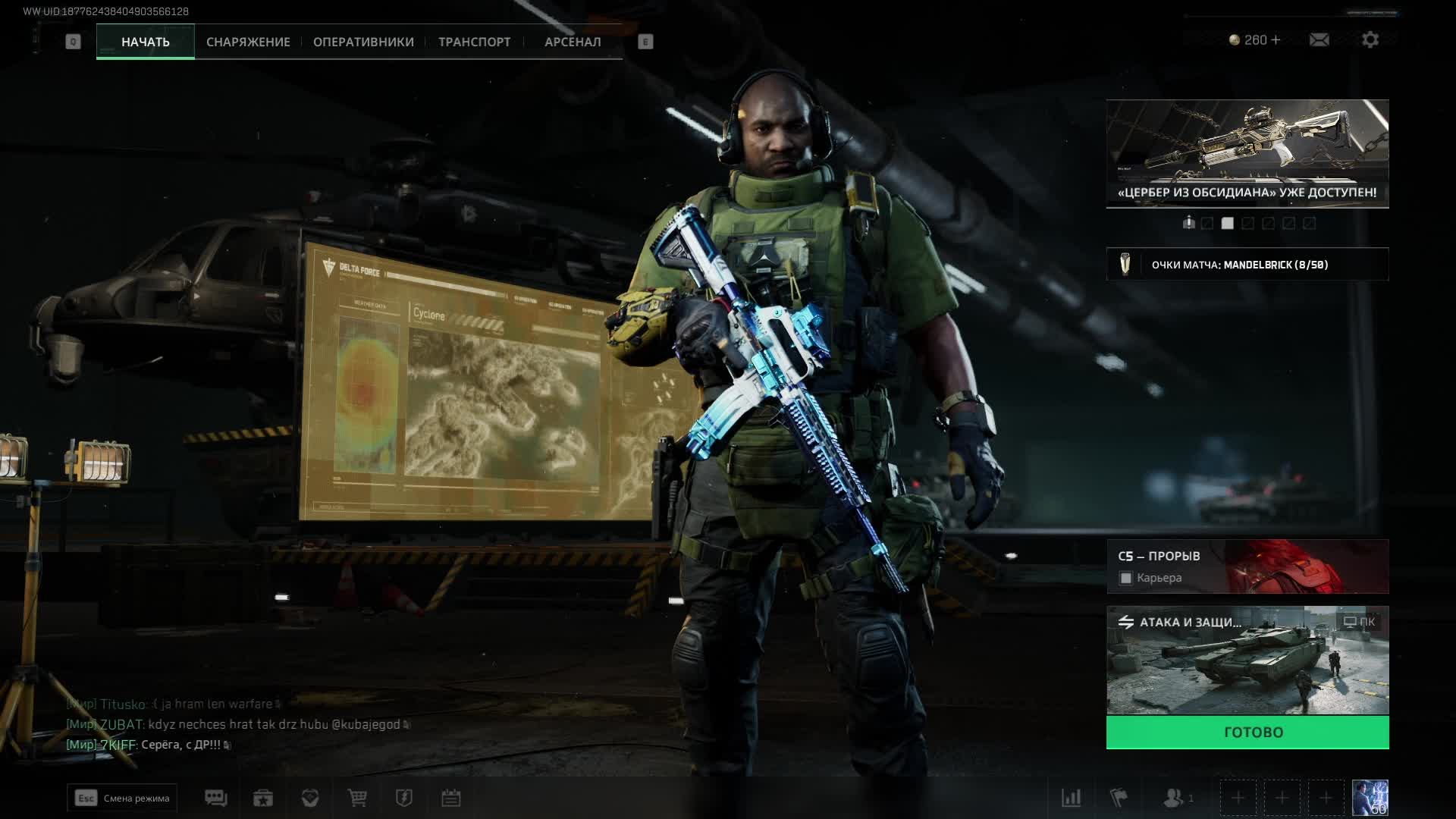The image size is (1456, 819).
Task: Choose the Атака и защита mode card
Action: (x=1247, y=661)
